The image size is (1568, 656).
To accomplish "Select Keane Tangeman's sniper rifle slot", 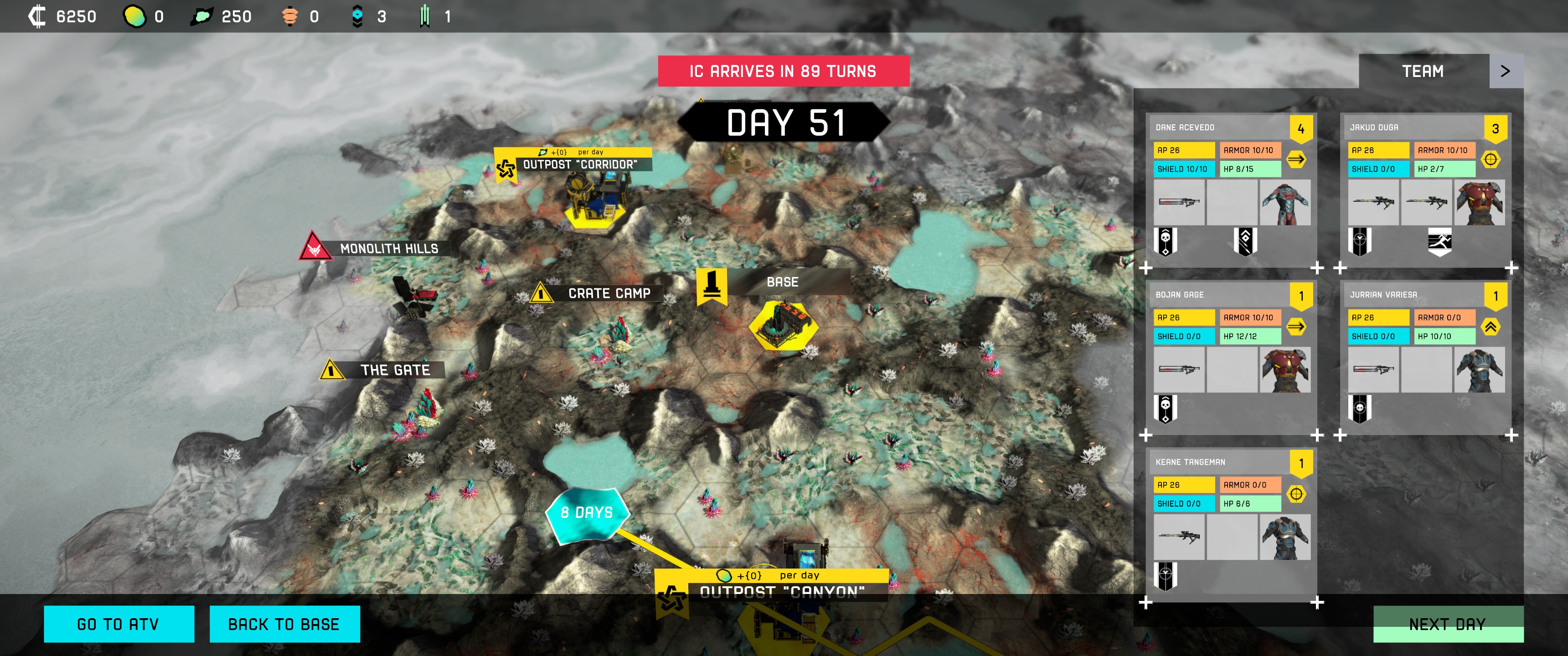I will pyautogui.click(x=1178, y=537).
